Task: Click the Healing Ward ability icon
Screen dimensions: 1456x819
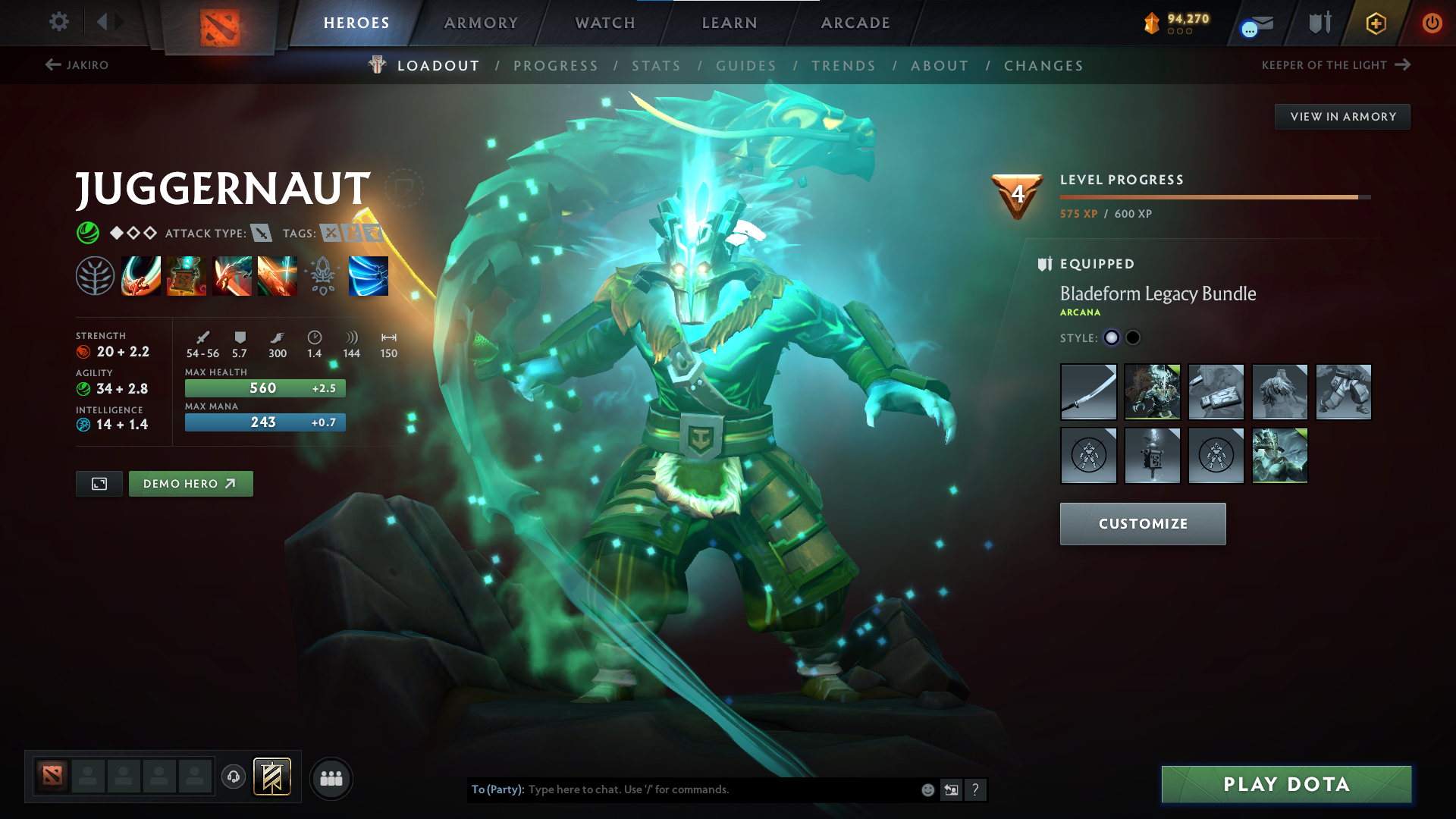Action: click(x=187, y=275)
